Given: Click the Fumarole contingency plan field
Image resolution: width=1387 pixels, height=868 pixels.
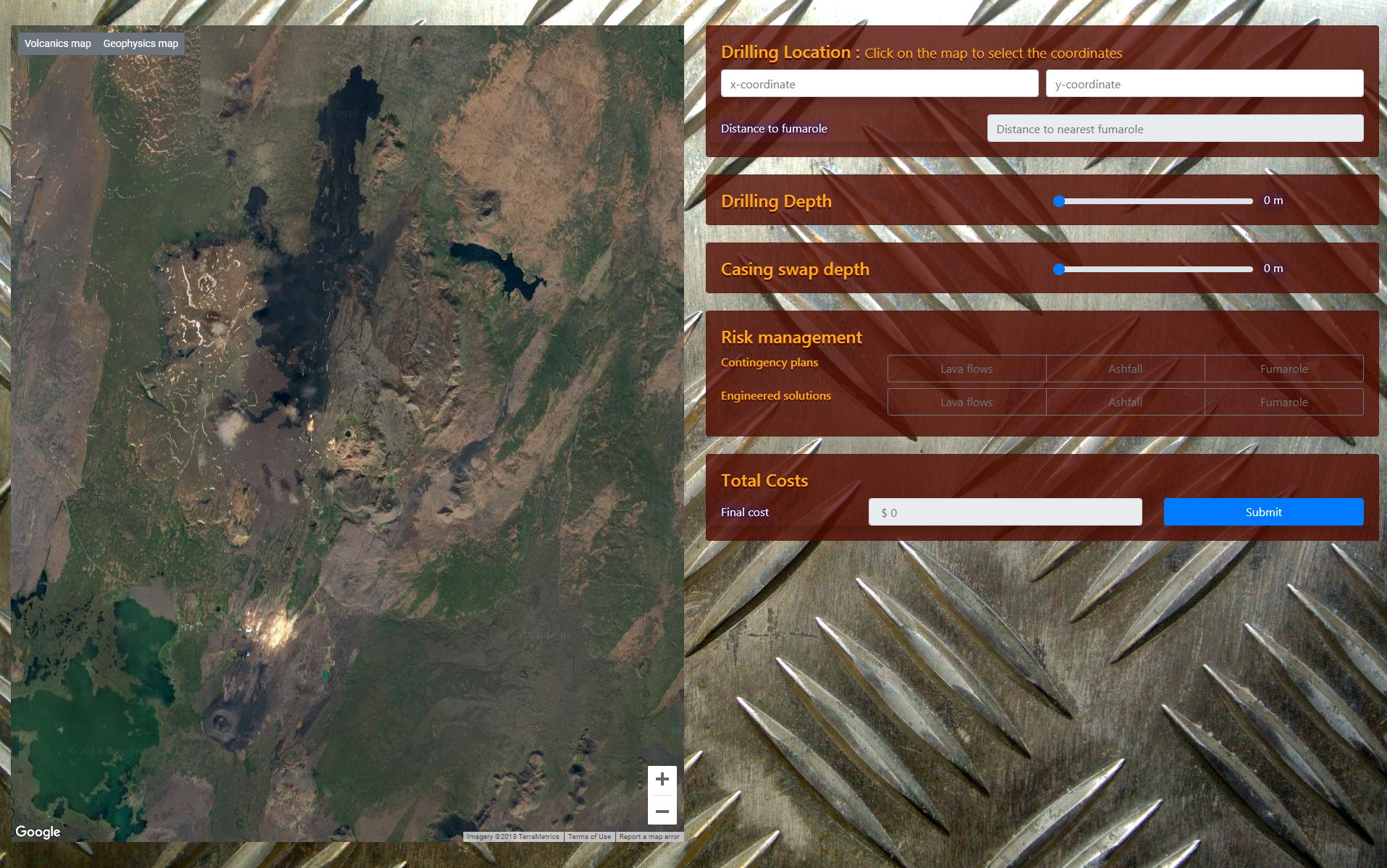Looking at the screenshot, I should pos(1284,368).
